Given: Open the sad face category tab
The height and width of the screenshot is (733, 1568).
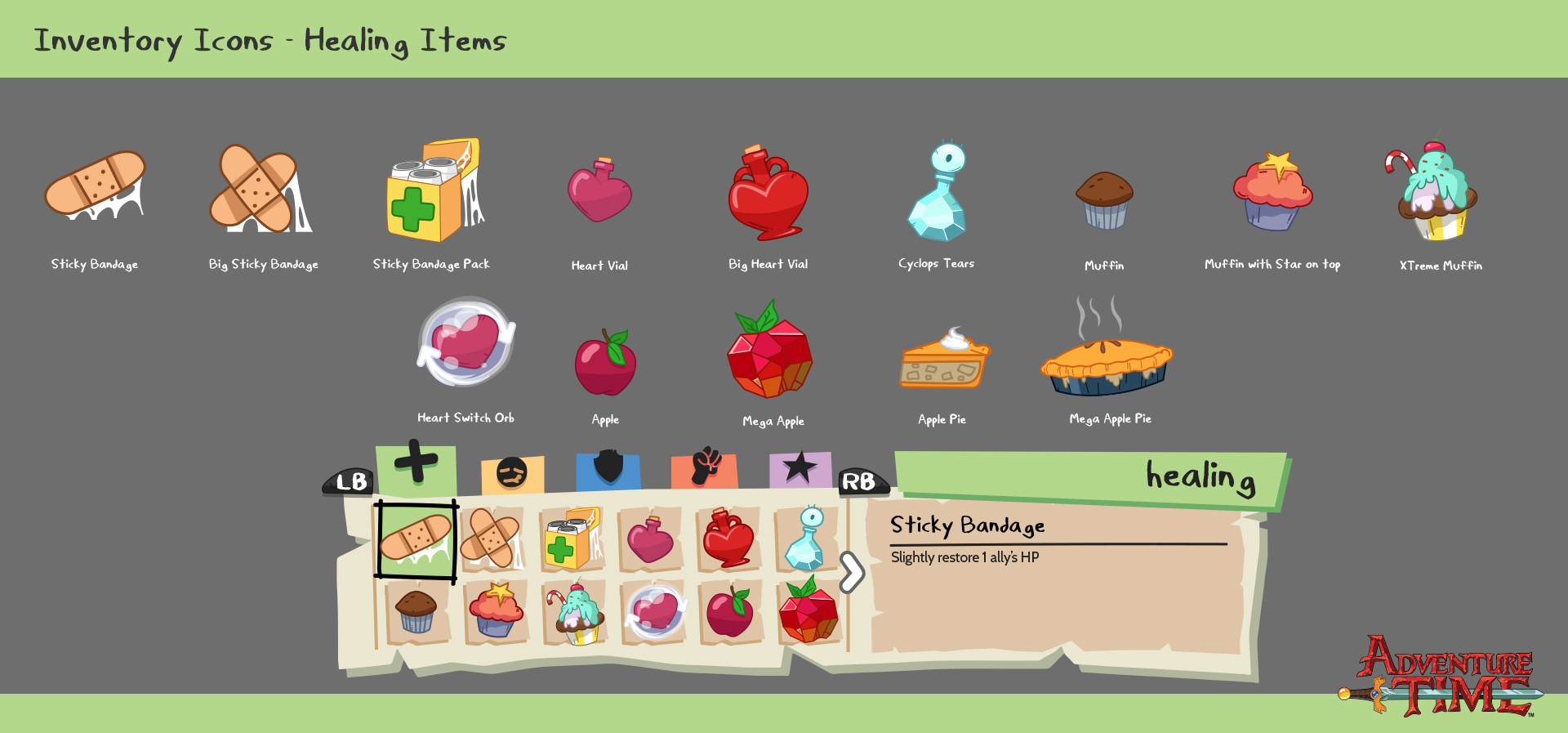Looking at the screenshot, I should pos(512,474).
